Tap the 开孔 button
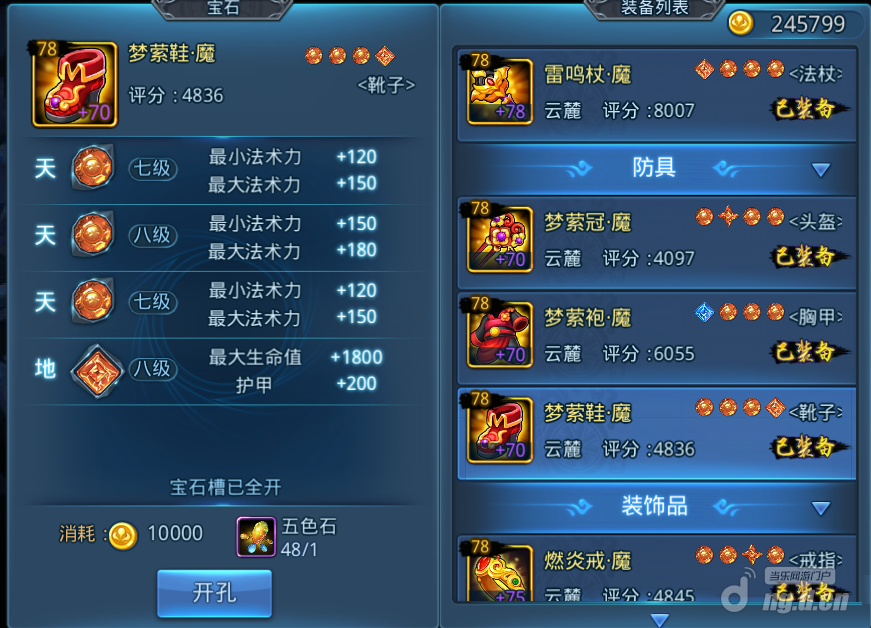 pyautogui.click(x=214, y=593)
